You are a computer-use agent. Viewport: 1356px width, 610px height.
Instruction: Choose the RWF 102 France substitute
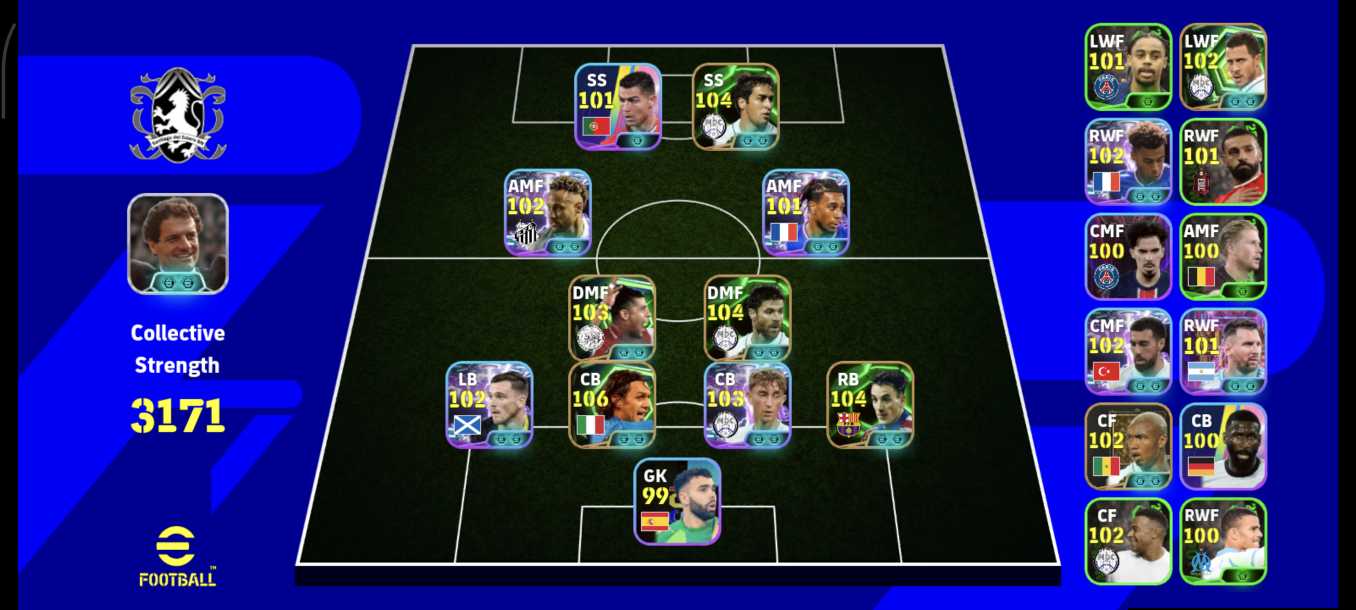(x=1128, y=161)
